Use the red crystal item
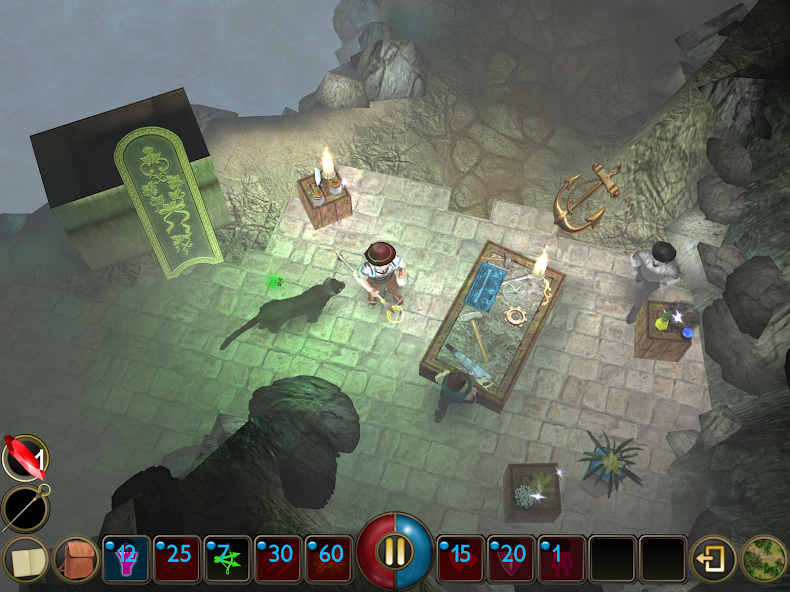Screen dimensions: 790x592 coord(24,458)
